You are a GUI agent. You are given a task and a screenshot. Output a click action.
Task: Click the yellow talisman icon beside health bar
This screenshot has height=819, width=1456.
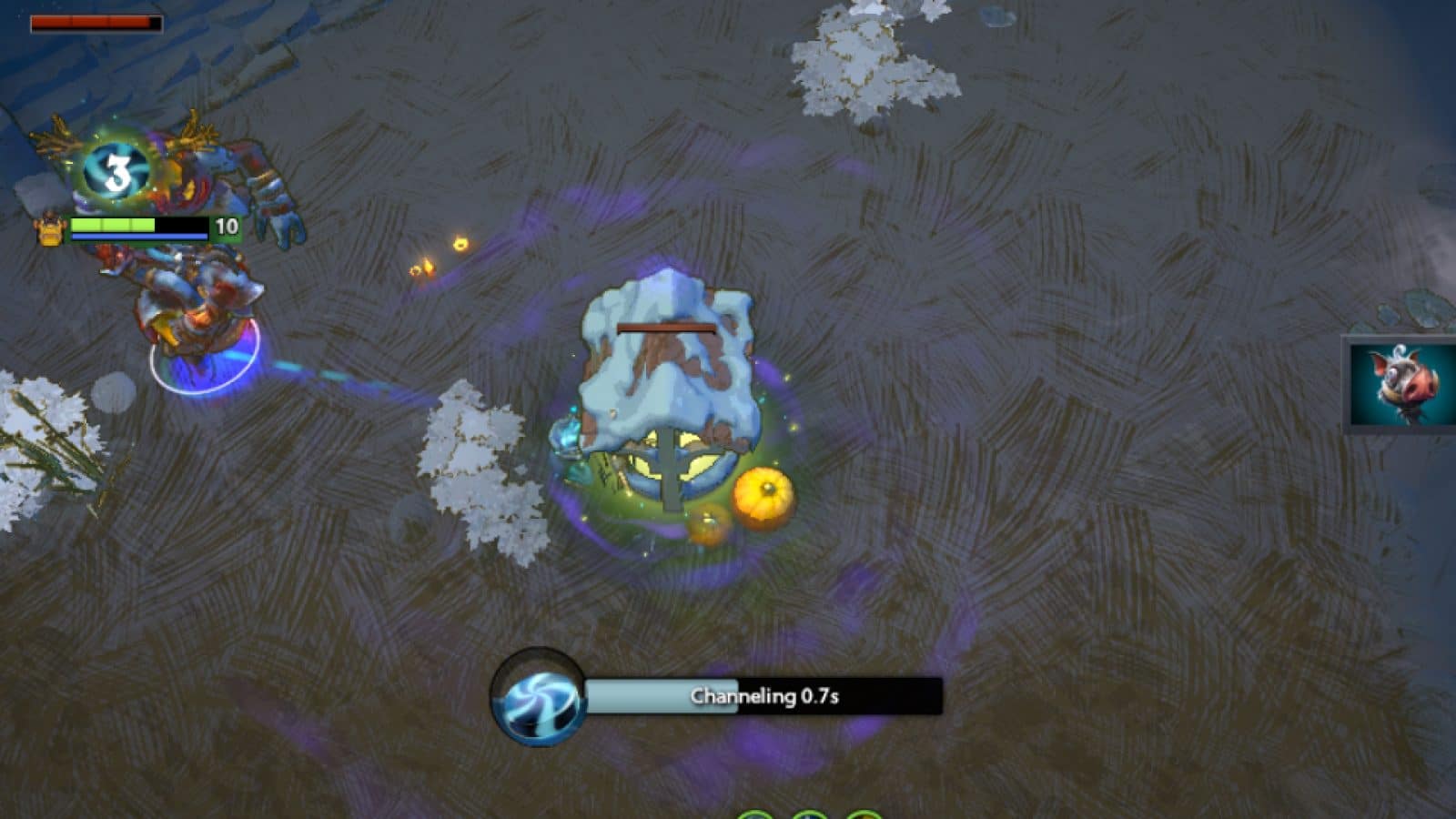(50, 230)
